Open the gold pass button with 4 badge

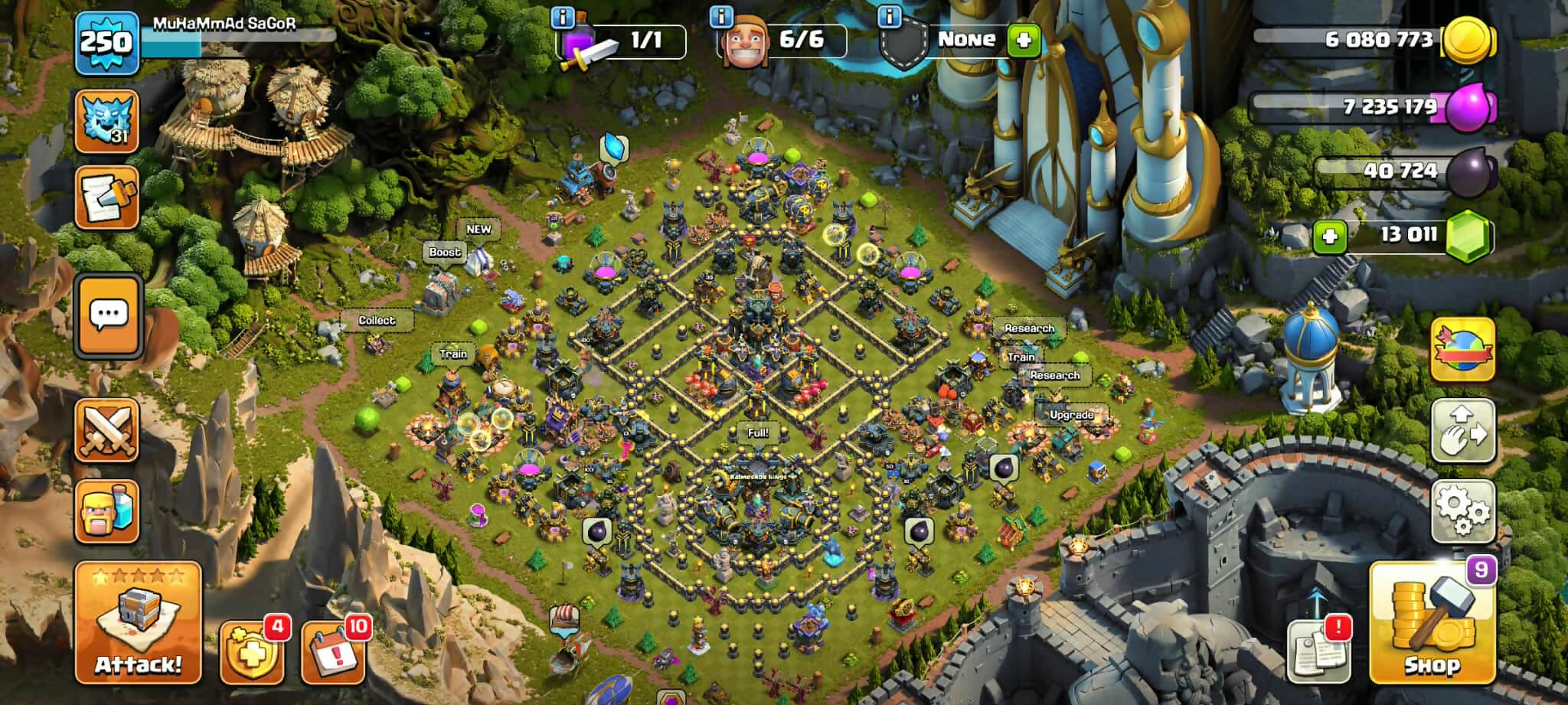pos(252,651)
